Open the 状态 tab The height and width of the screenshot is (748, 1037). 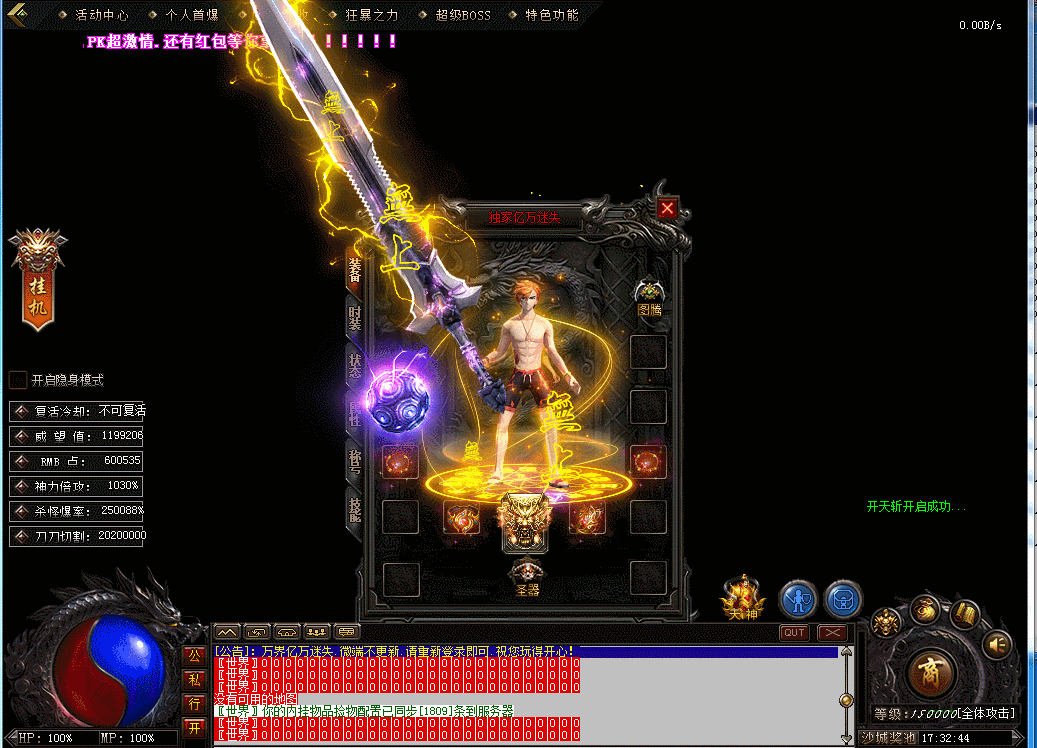[355, 366]
